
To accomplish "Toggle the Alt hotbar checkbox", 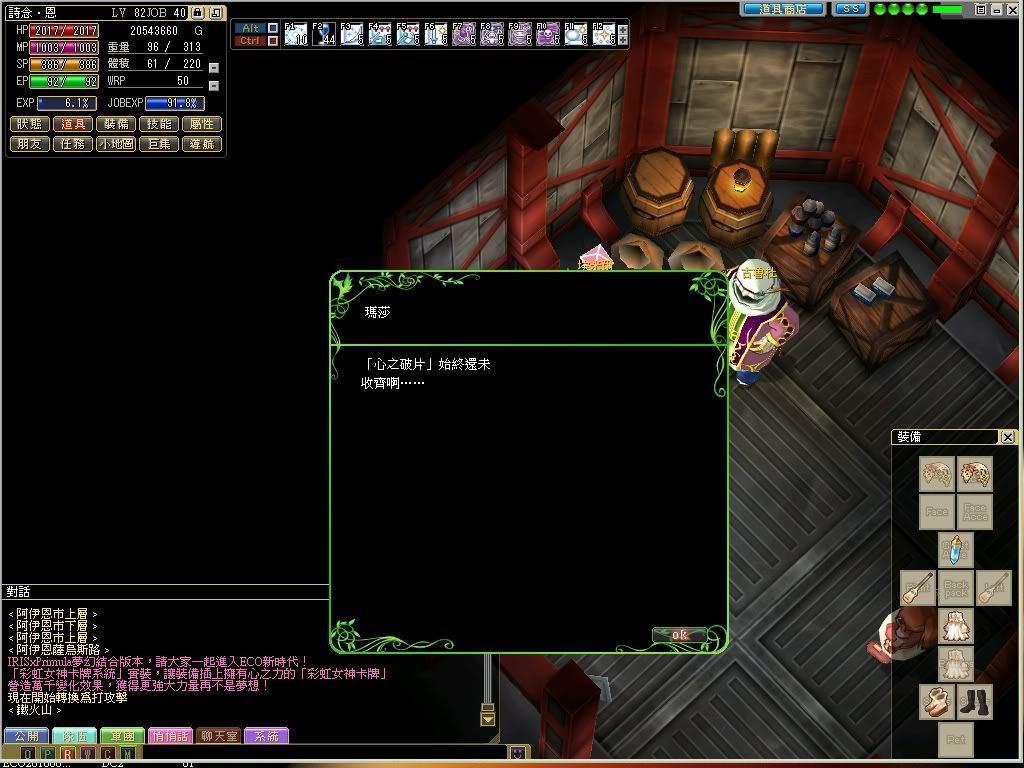I will 273,28.
